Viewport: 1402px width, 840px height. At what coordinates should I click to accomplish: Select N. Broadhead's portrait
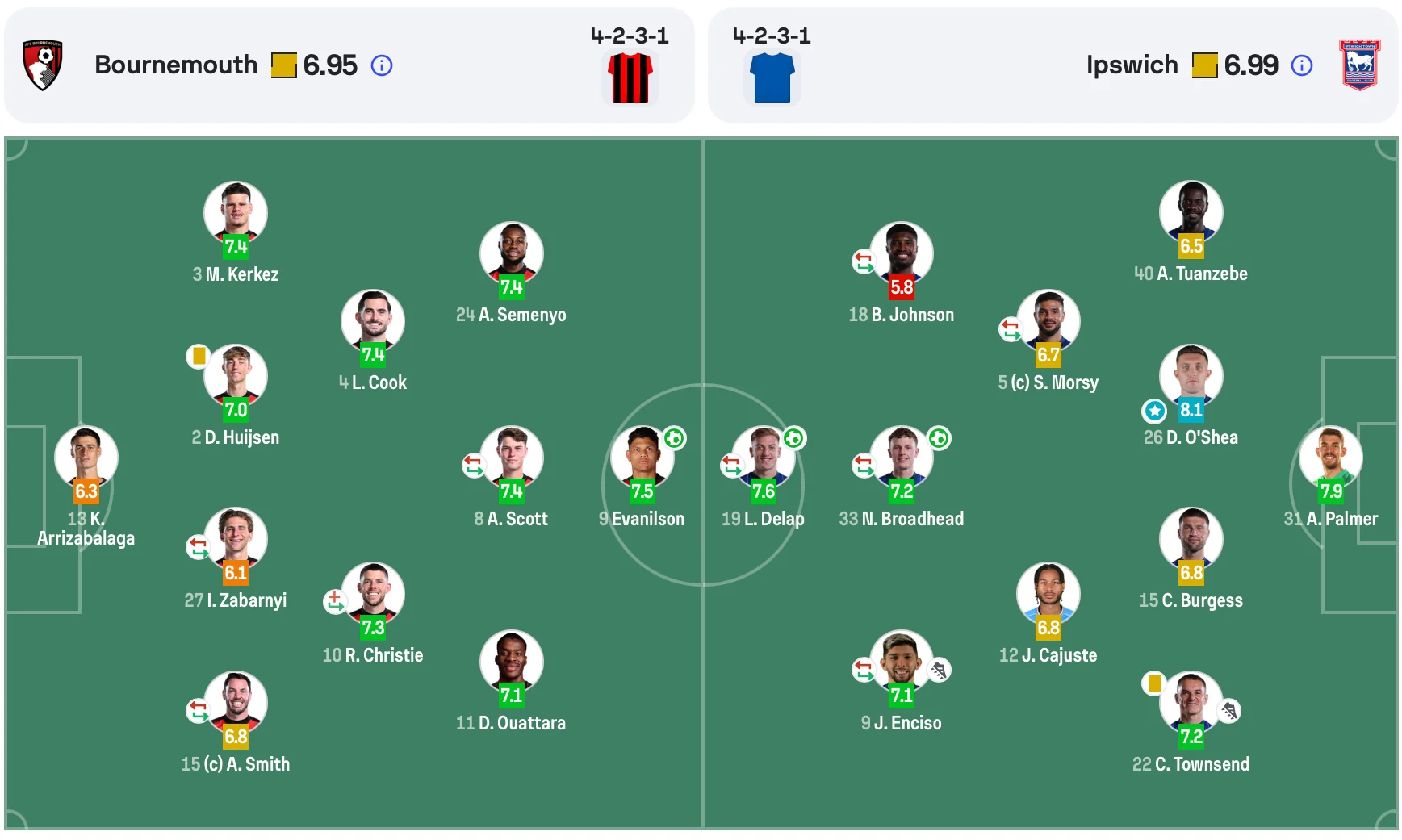pyautogui.click(x=902, y=458)
